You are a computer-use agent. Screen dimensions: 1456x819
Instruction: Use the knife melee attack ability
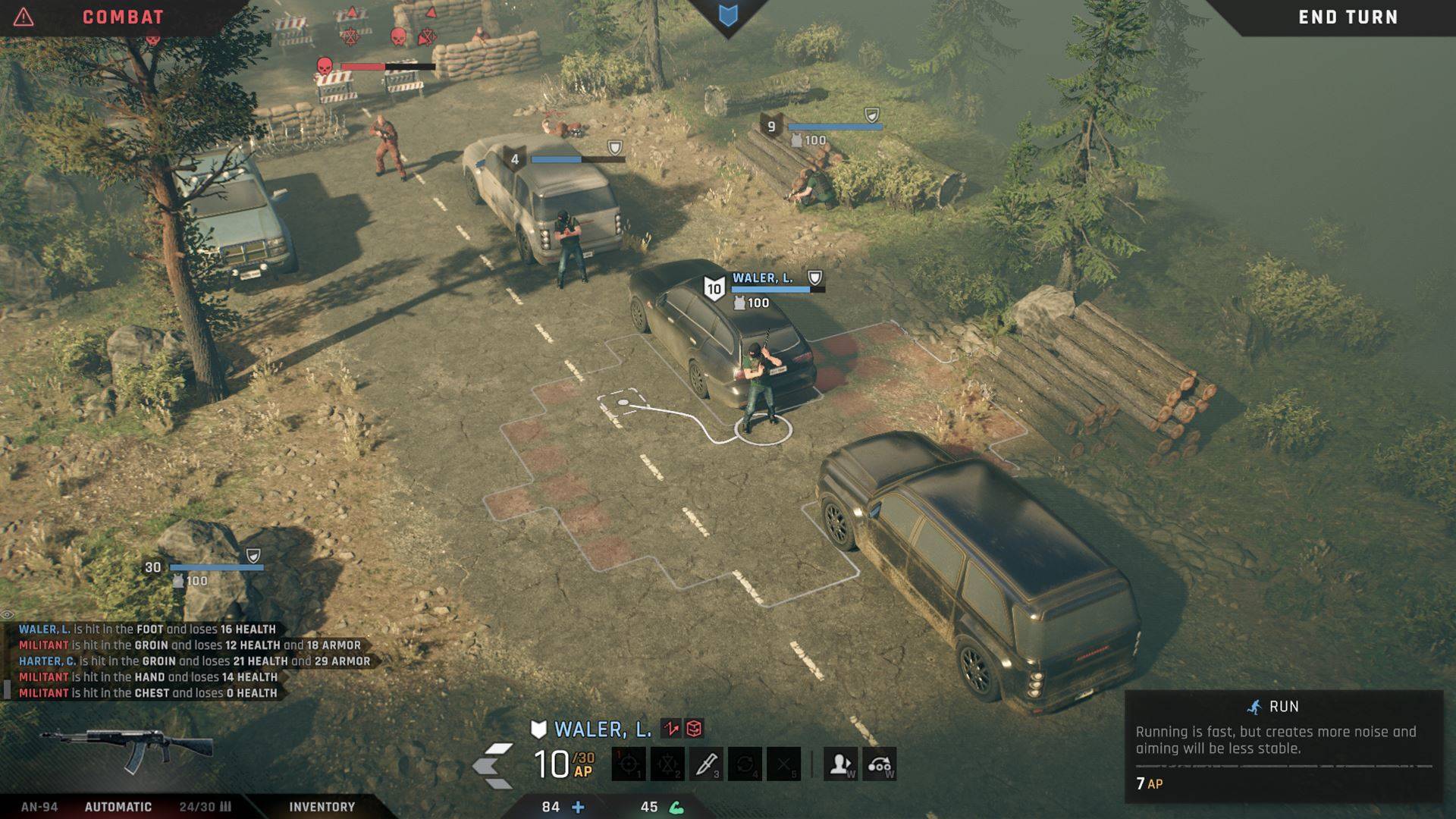[706, 764]
